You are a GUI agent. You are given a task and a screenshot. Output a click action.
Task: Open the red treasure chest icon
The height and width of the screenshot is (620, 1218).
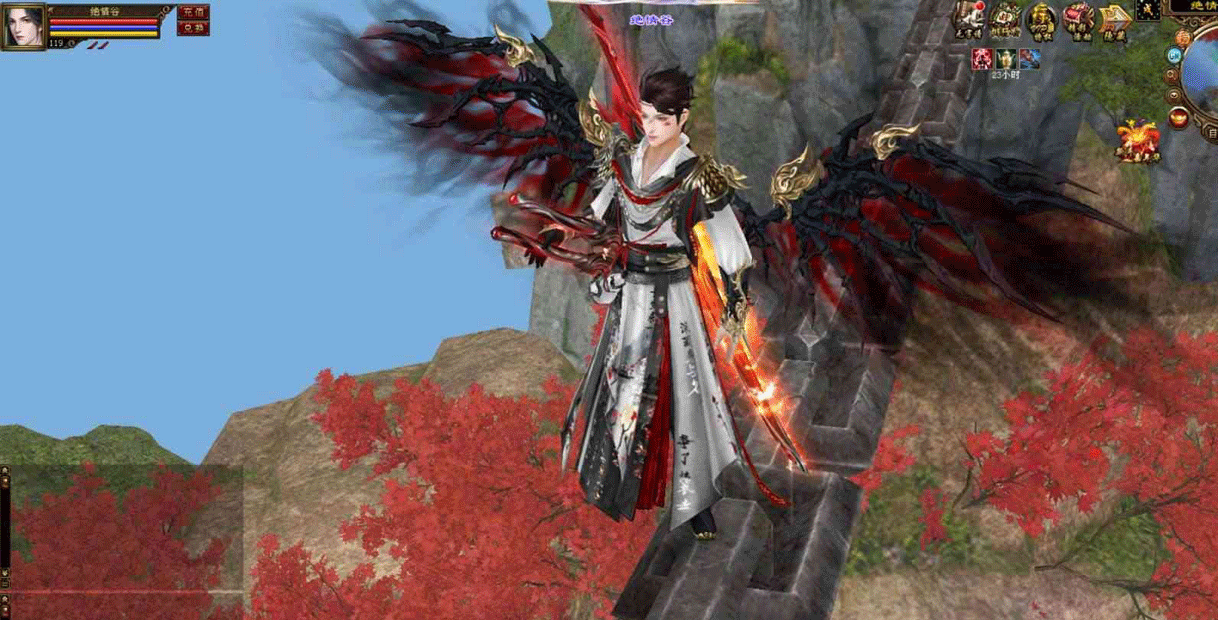click(1078, 19)
